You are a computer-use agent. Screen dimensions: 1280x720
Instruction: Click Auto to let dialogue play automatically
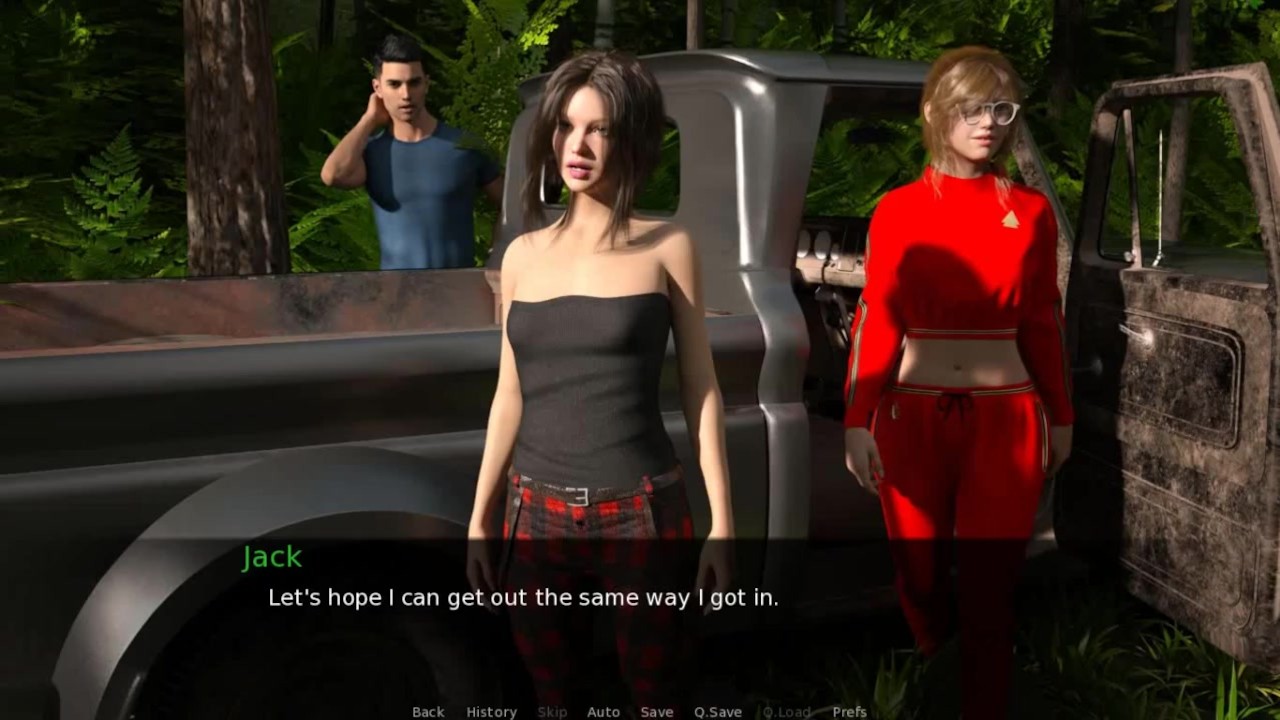tap(604, 712)
